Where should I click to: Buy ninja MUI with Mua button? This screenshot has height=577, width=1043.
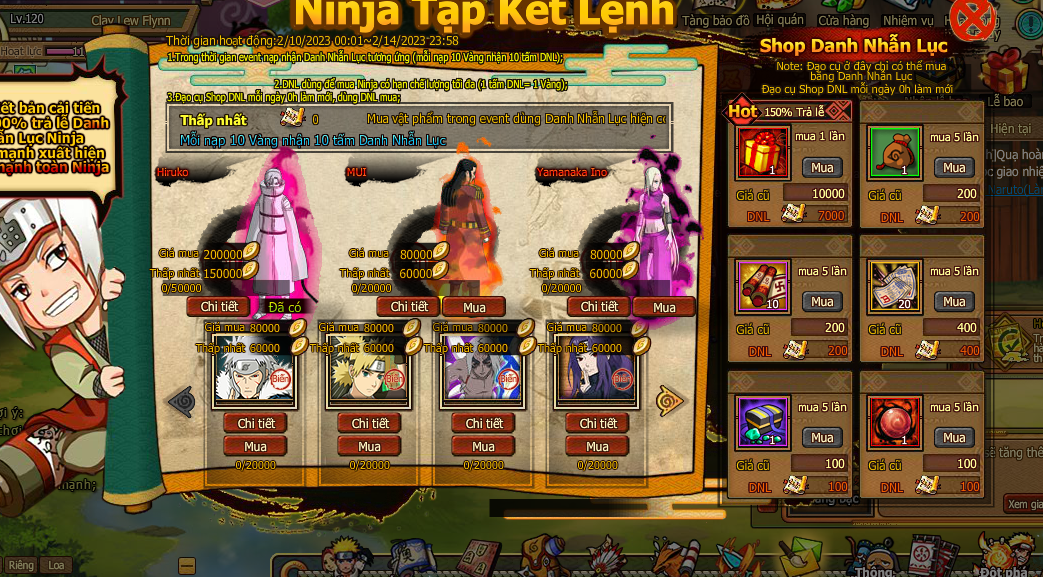point(474,307)
